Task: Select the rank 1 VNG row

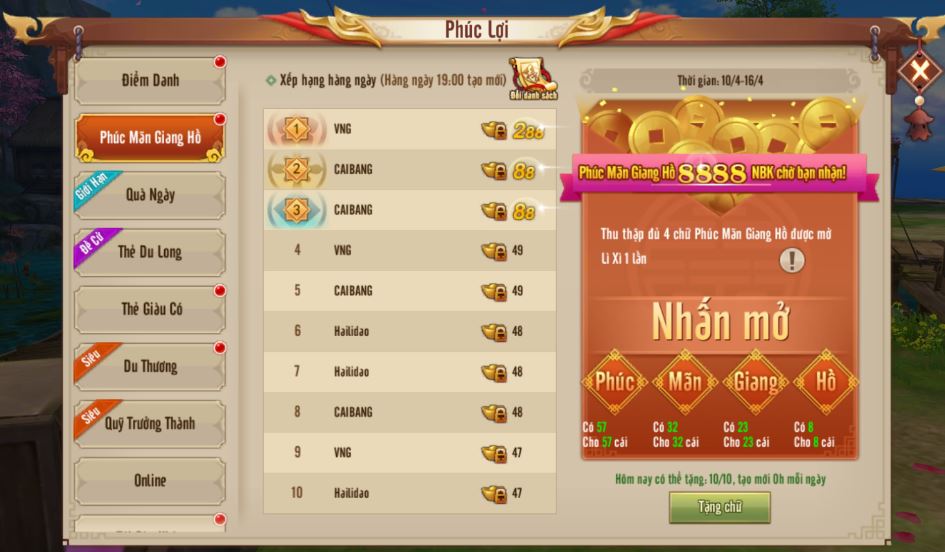Action: point(410,129)
